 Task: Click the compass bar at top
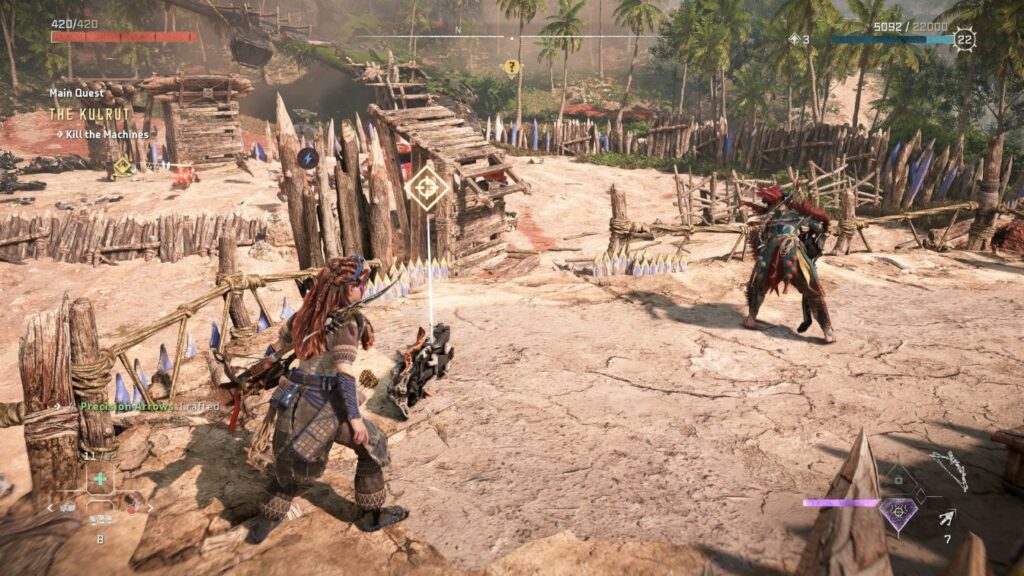511,38
